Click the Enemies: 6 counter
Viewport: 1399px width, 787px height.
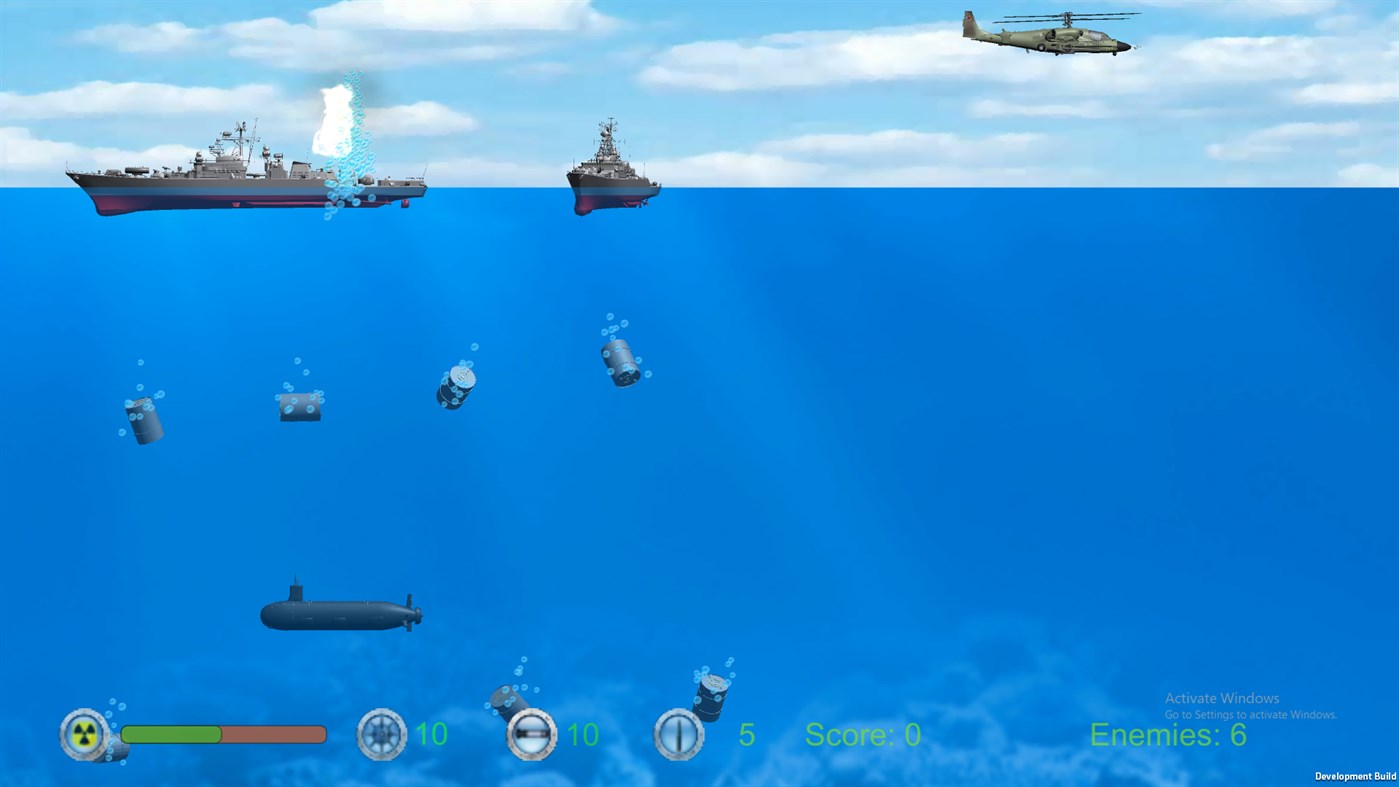pos(1168,735)
